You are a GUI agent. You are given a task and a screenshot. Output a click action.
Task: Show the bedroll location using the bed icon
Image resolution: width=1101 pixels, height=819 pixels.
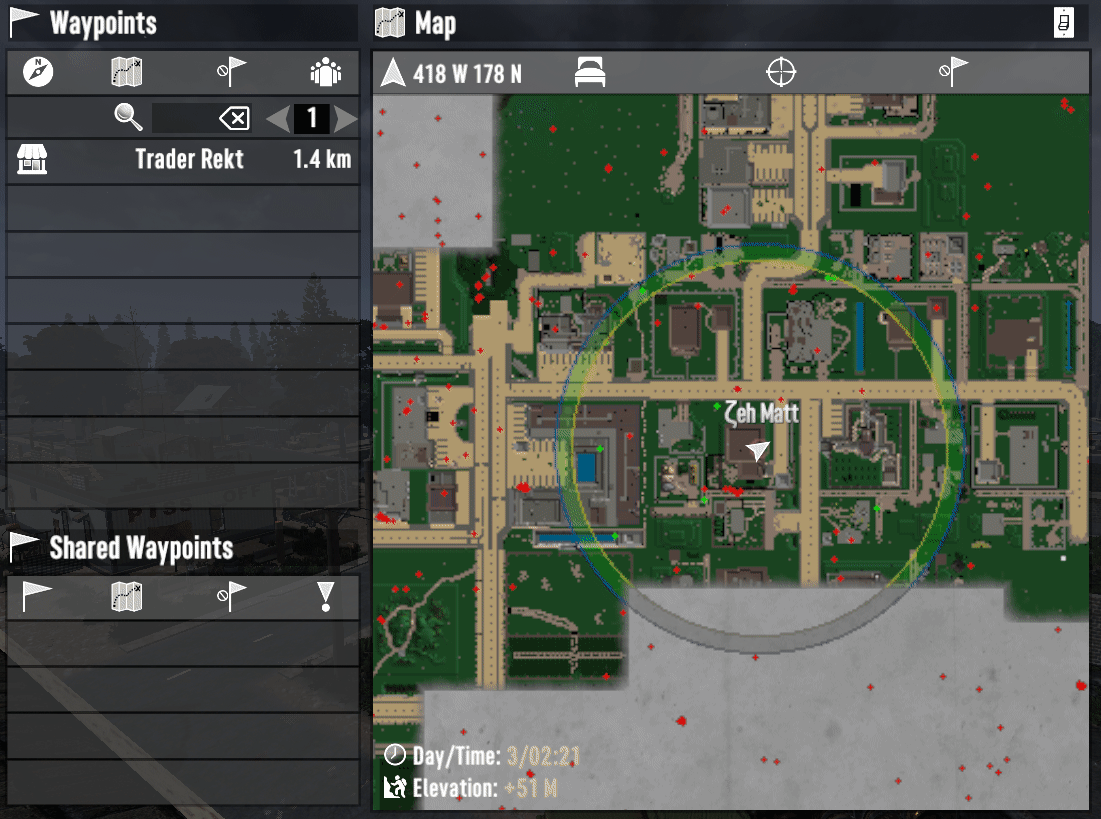590,73
